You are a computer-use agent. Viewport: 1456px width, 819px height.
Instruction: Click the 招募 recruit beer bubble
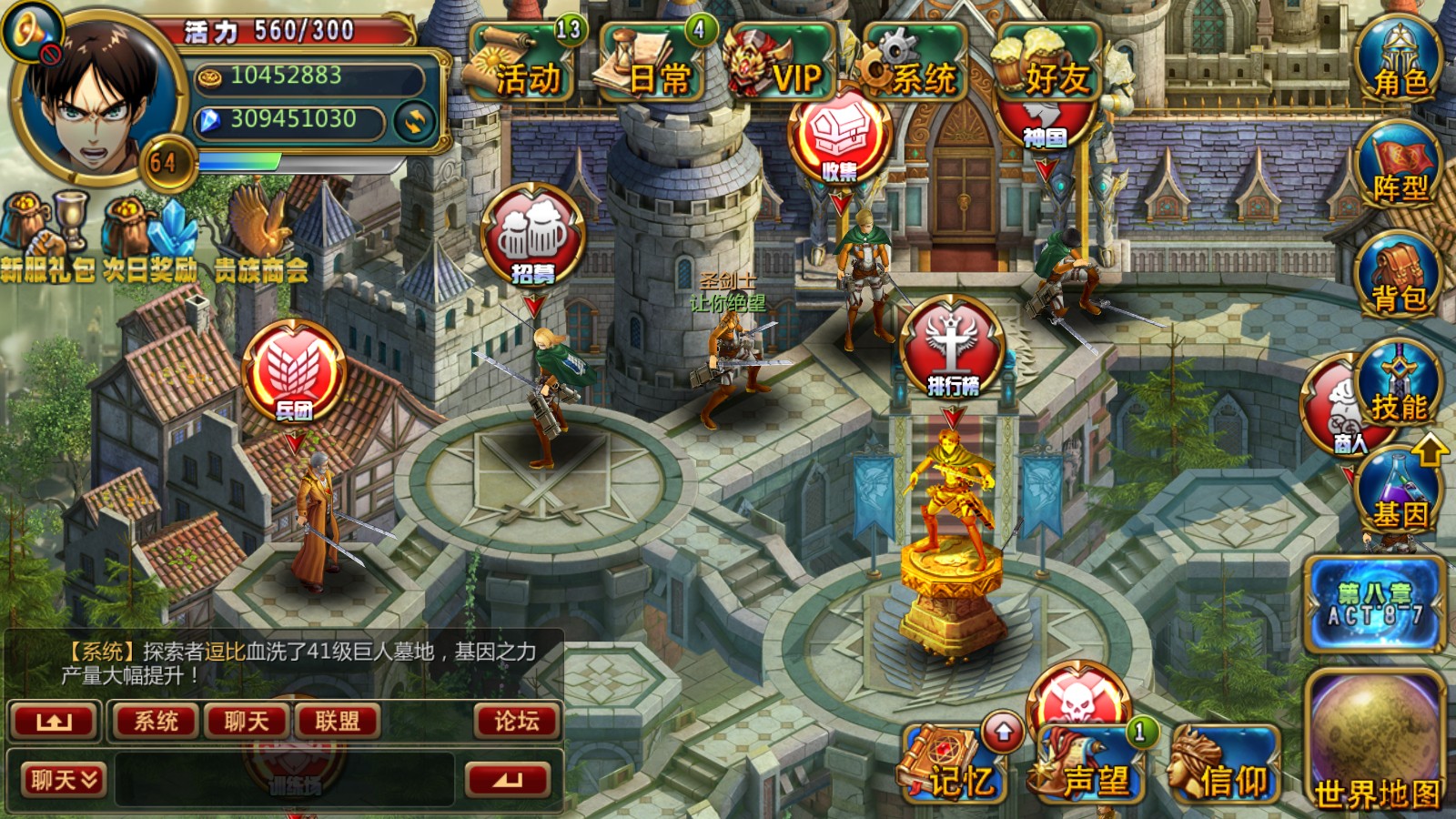point(532,237)
